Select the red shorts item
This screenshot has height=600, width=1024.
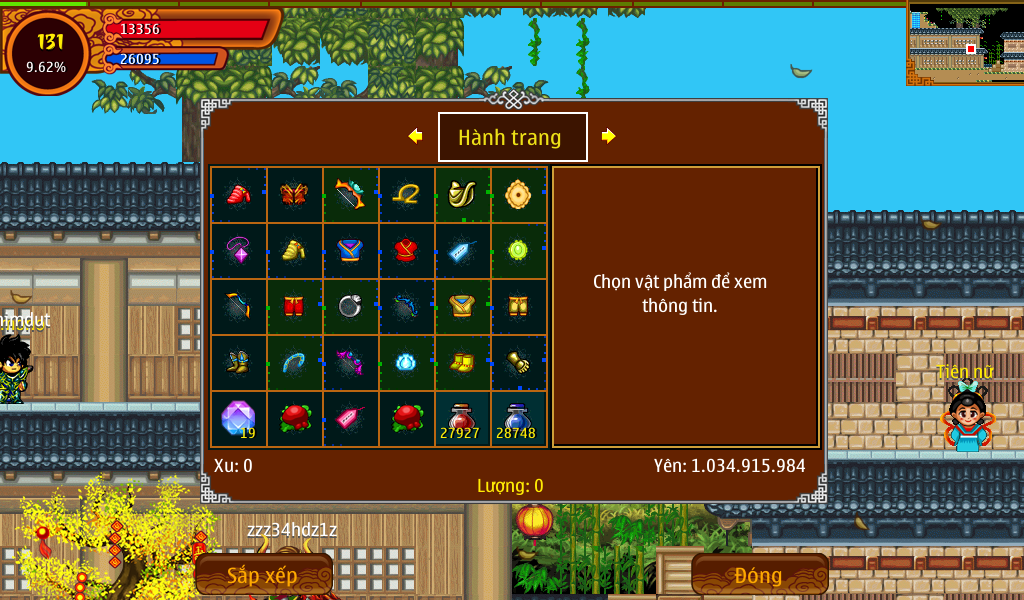[294, 306]
